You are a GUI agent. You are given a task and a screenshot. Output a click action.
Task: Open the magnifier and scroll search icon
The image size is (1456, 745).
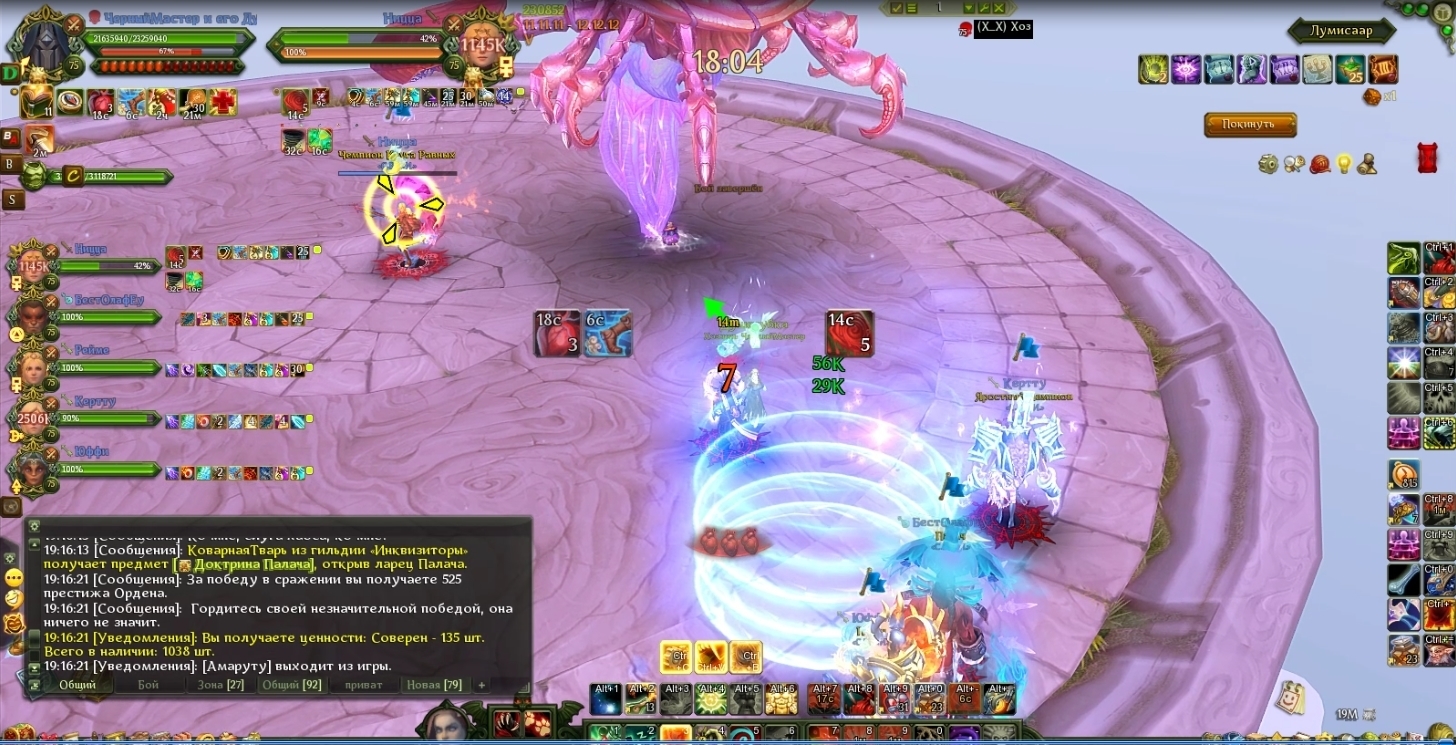pyautogui.click(x=1294, y=163)
